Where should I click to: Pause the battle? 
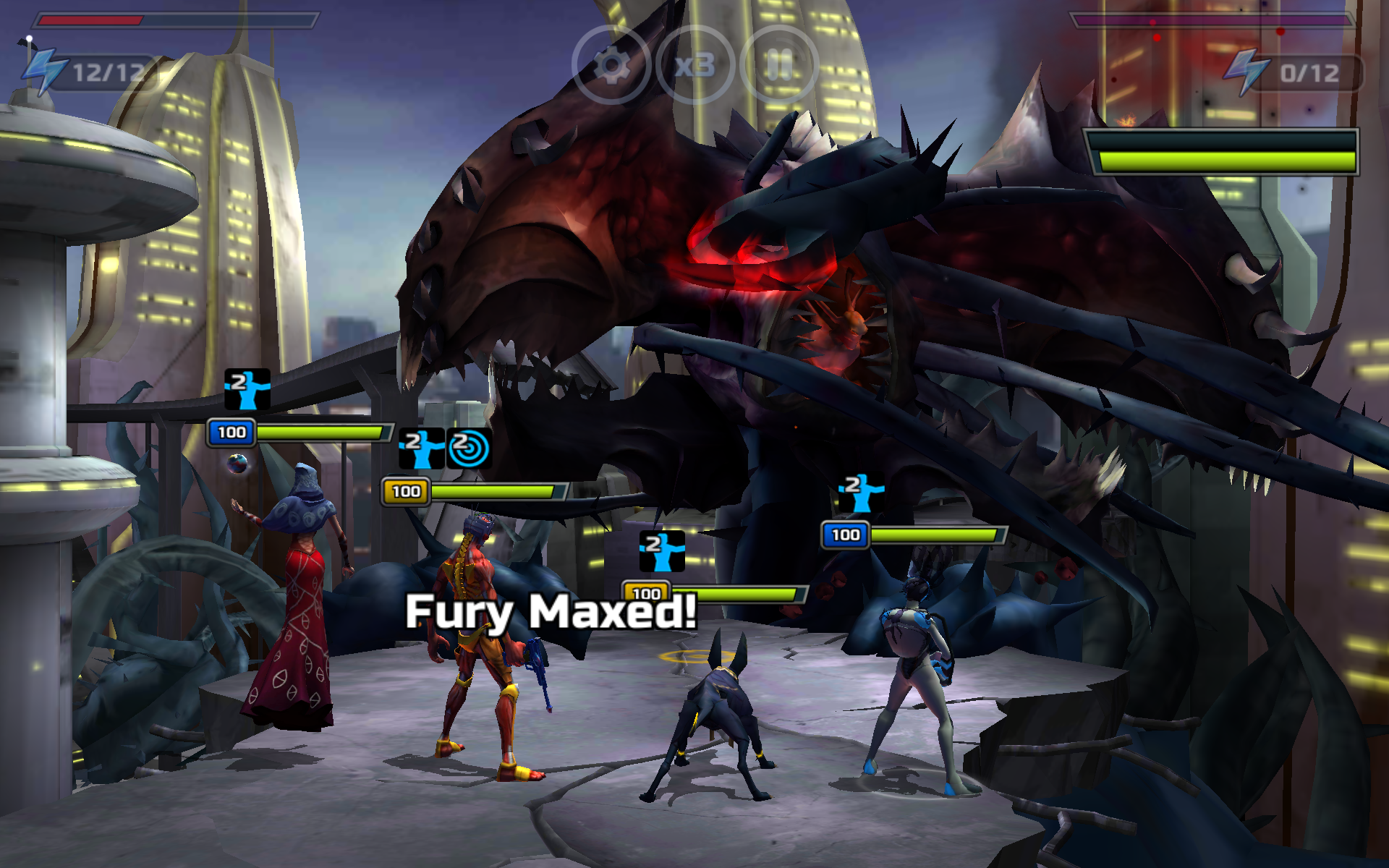[x=779, y=66]
